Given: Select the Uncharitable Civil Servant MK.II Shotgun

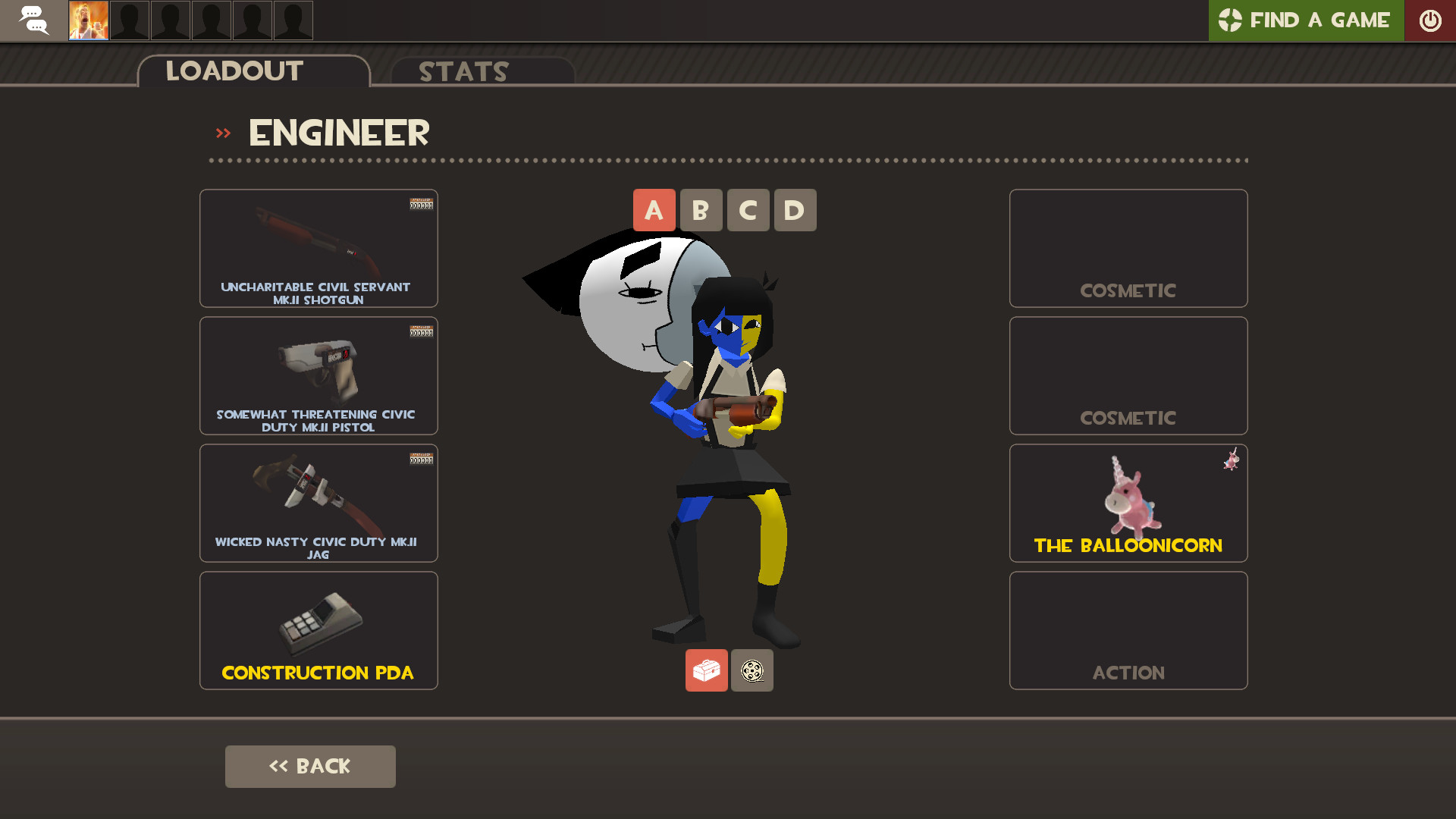Looking at the screenshot, I should pyautogui.click(x=318, y=248).
